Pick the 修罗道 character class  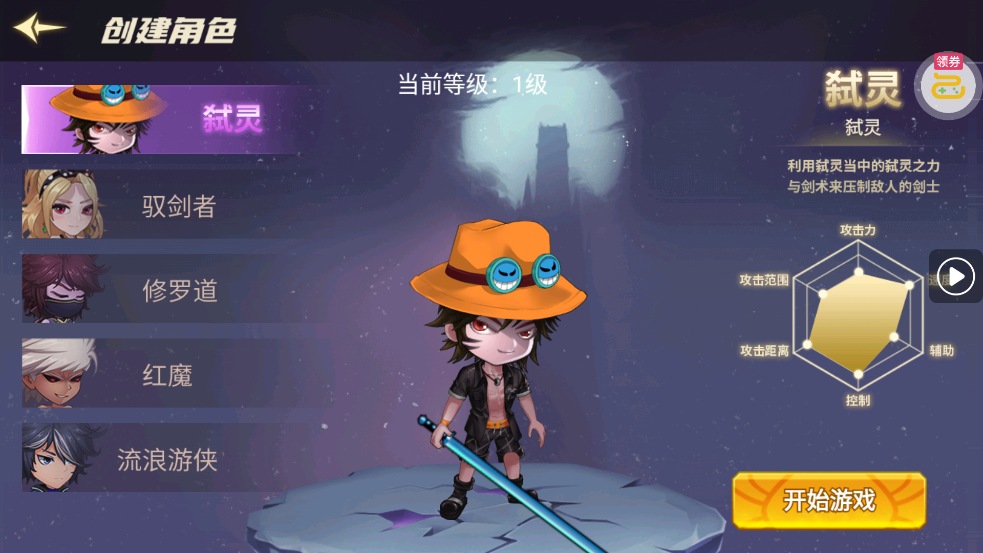[160, 290]
